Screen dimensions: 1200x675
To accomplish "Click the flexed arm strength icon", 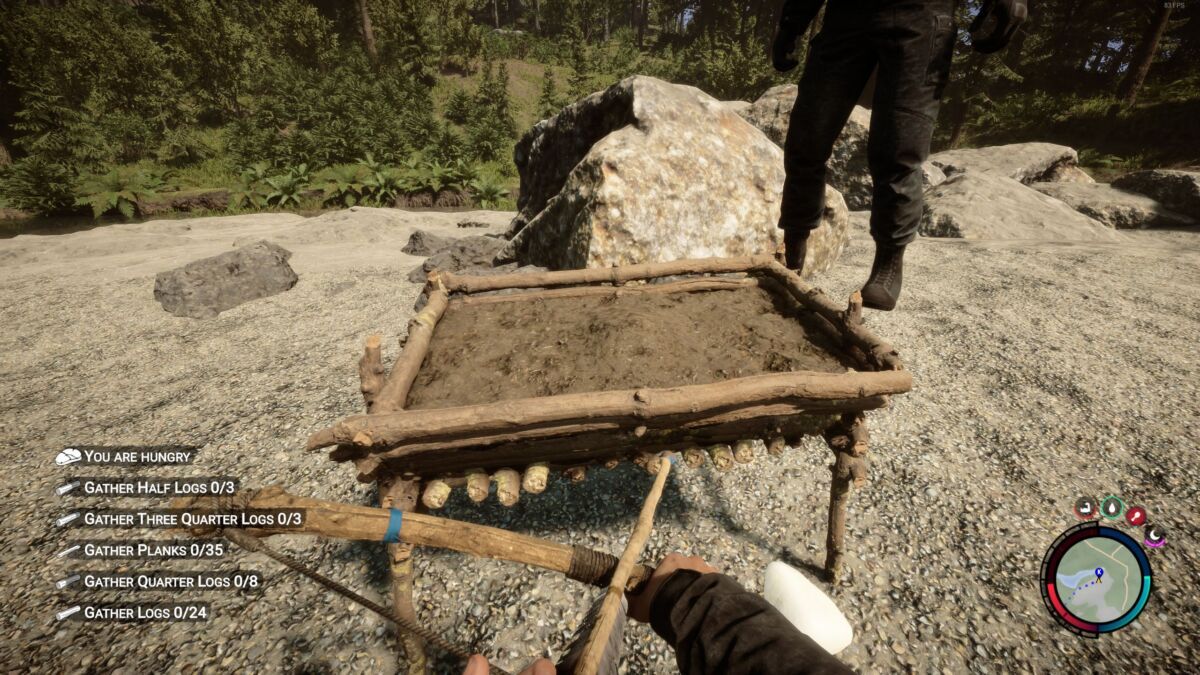I will tap(1085, 508).
